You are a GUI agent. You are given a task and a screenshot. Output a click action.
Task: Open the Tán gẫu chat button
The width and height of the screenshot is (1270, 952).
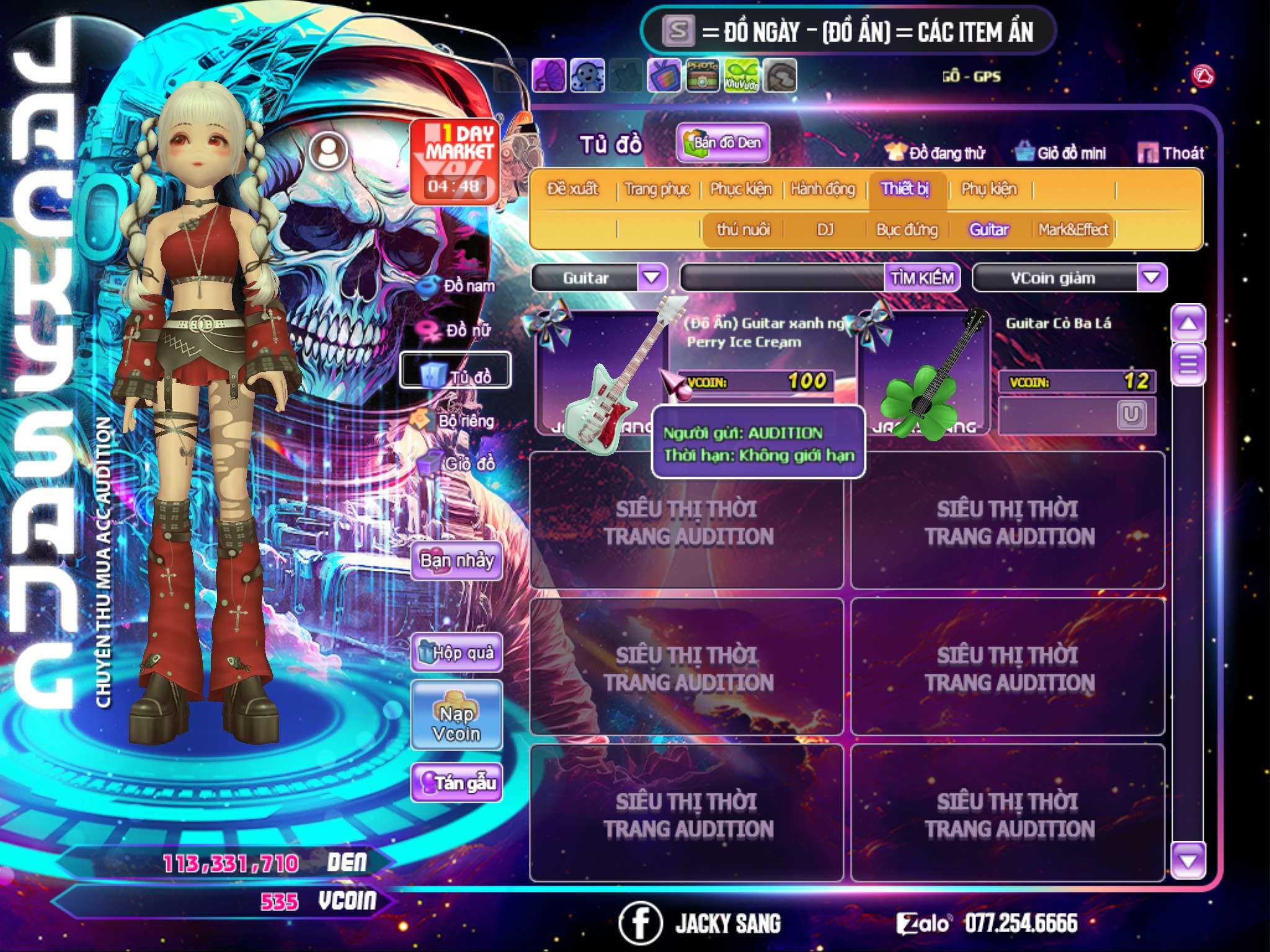click(x=457, y=783)
